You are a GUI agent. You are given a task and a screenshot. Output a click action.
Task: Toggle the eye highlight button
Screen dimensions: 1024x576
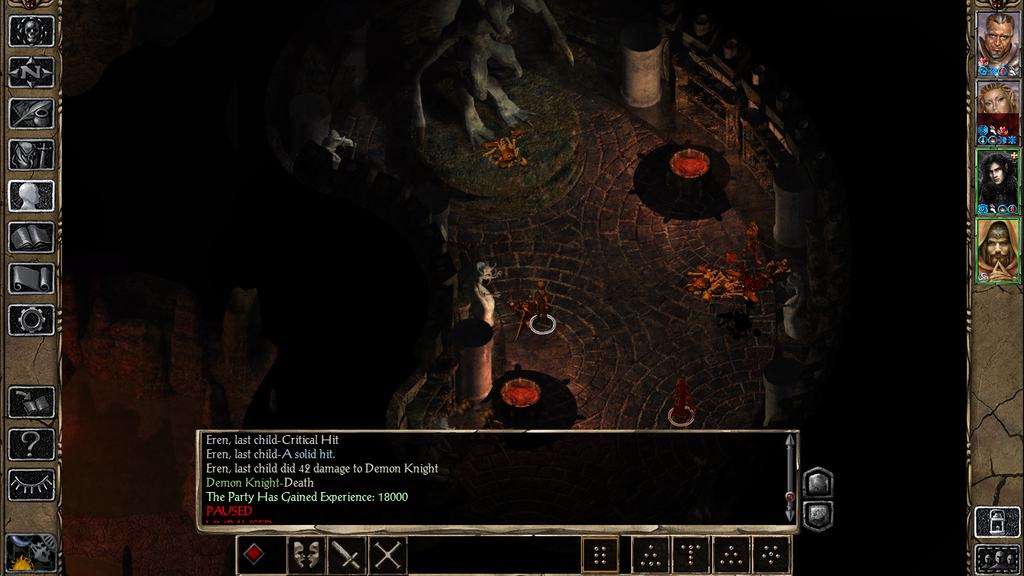point(31,484)
